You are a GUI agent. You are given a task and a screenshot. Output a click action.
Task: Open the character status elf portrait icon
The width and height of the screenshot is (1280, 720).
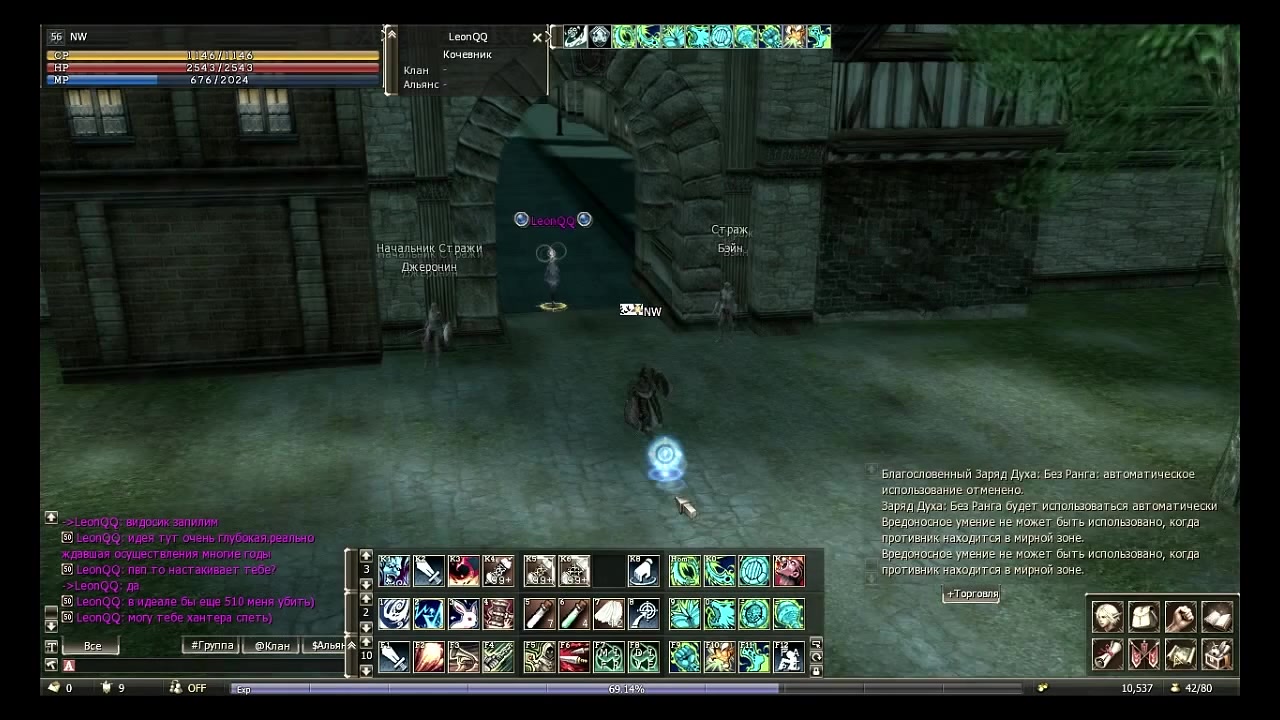click(1107, 617)
